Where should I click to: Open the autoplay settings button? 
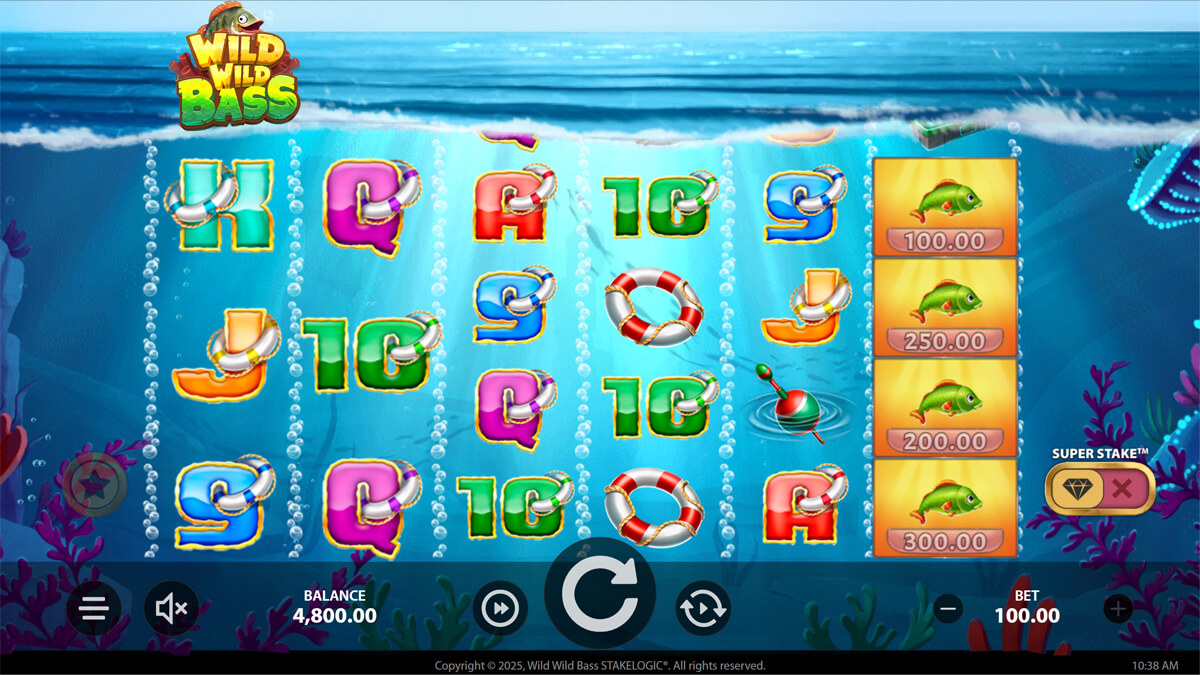(x=703, y=608)
